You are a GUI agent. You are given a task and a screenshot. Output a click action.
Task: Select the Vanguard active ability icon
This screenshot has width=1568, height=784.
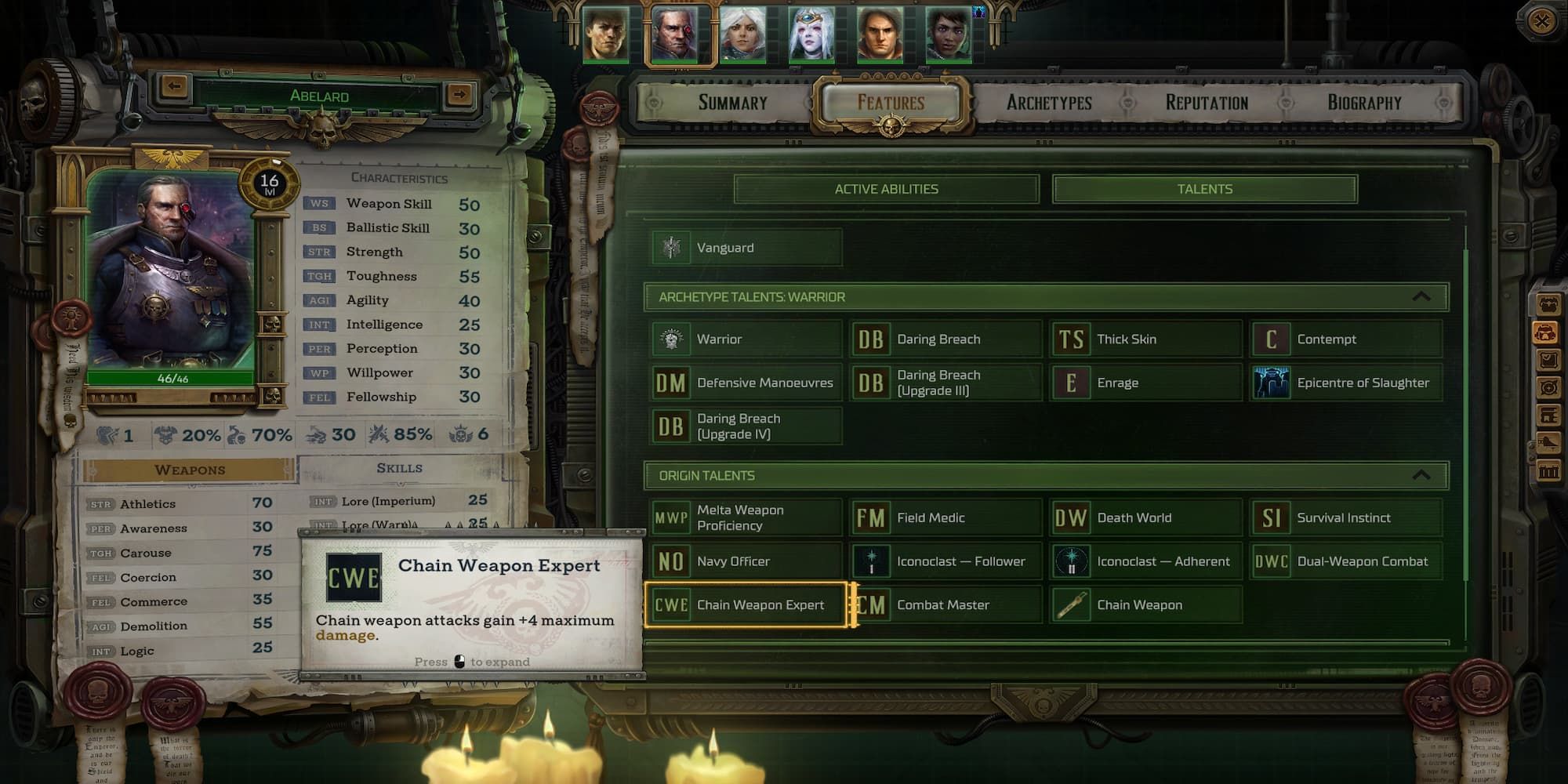672,247
